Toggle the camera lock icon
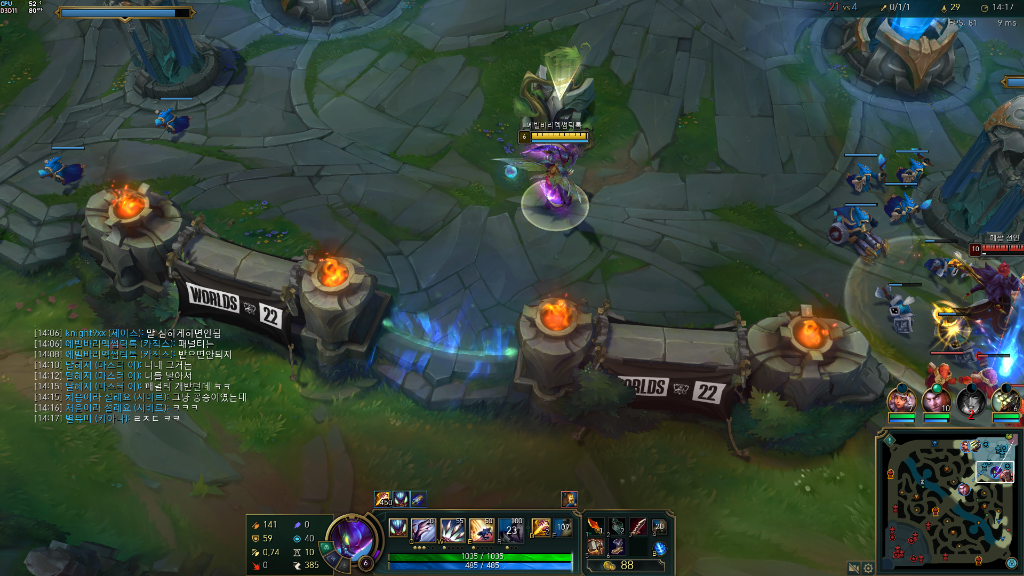The height and width of the screenshot is (576, 1024). 853,567
